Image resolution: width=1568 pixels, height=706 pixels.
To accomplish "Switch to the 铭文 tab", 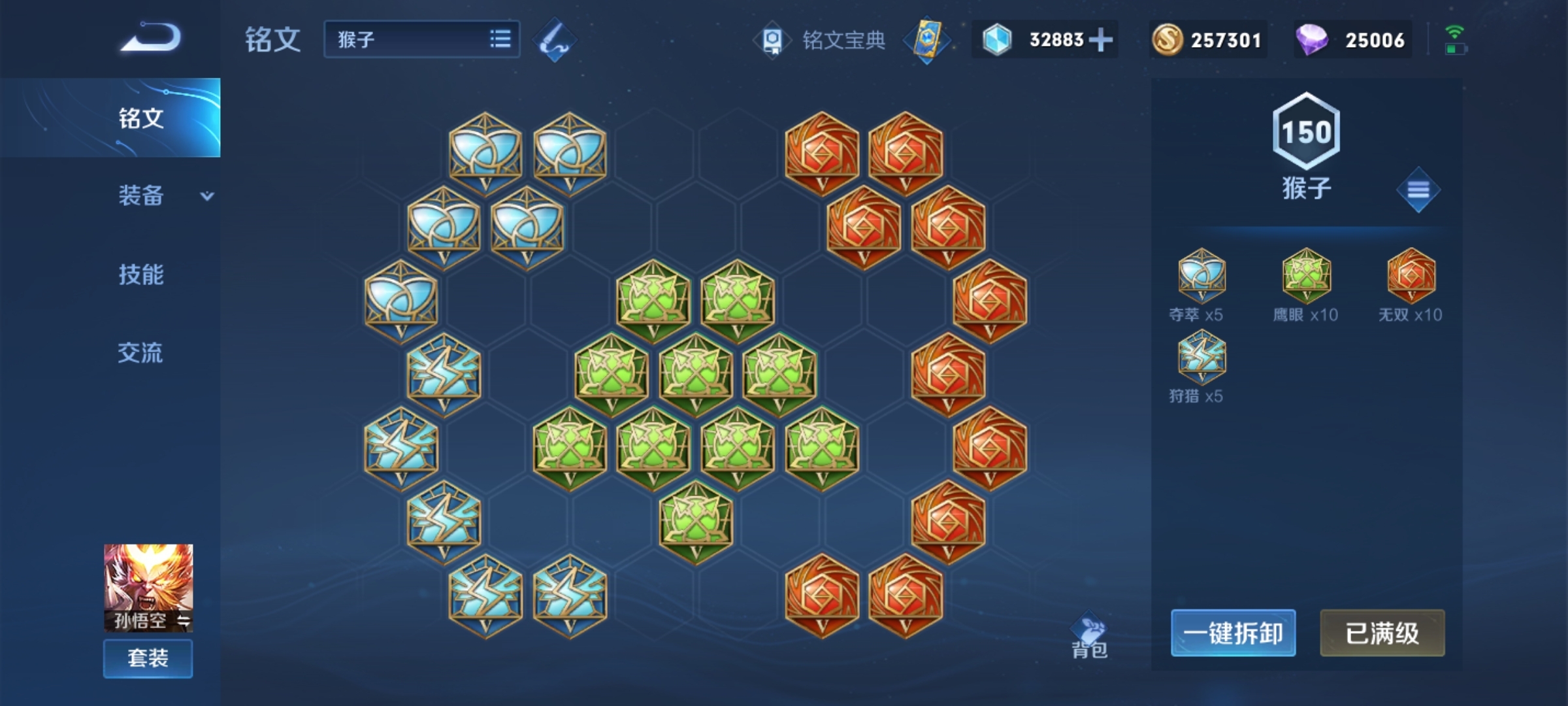I will point(140,118).
